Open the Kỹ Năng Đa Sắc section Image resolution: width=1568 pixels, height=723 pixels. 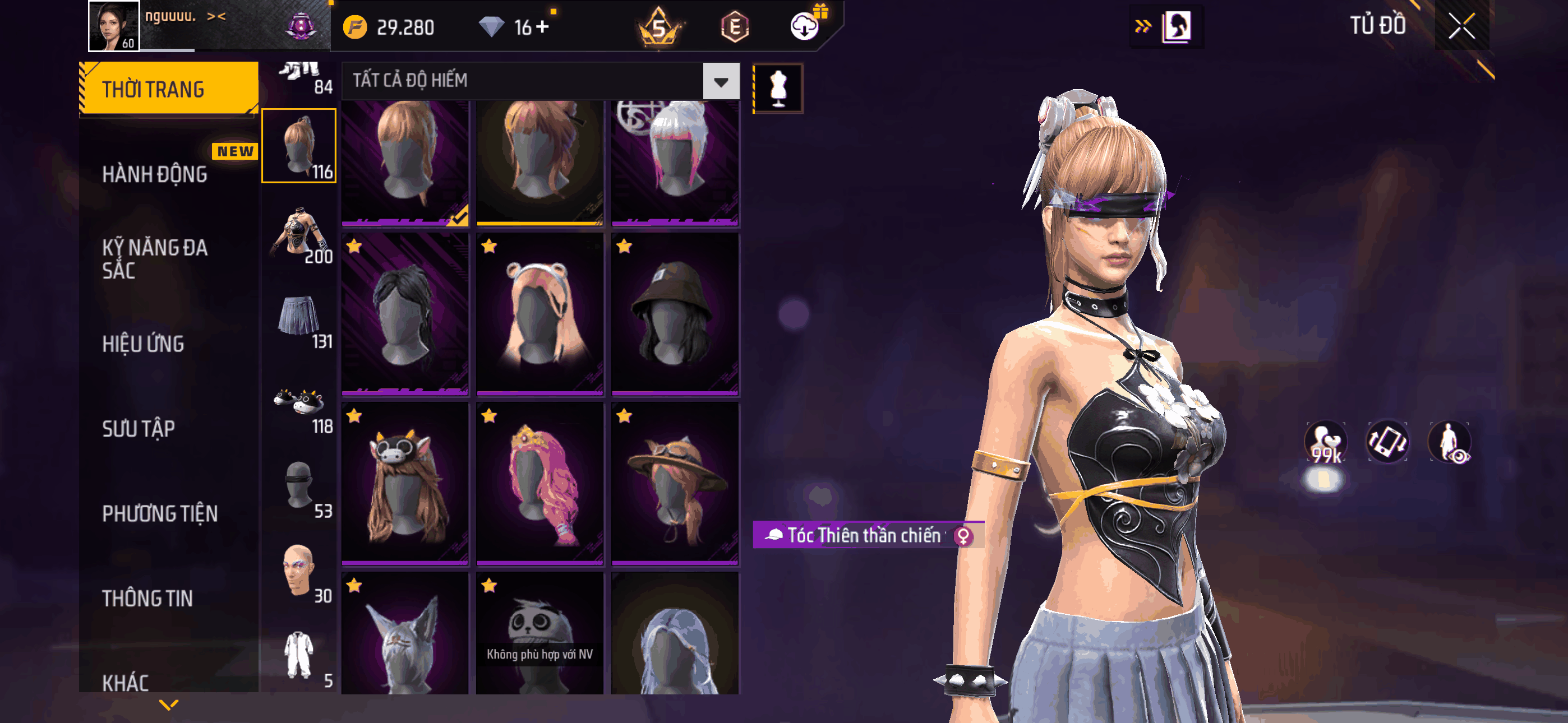(155, 258)
